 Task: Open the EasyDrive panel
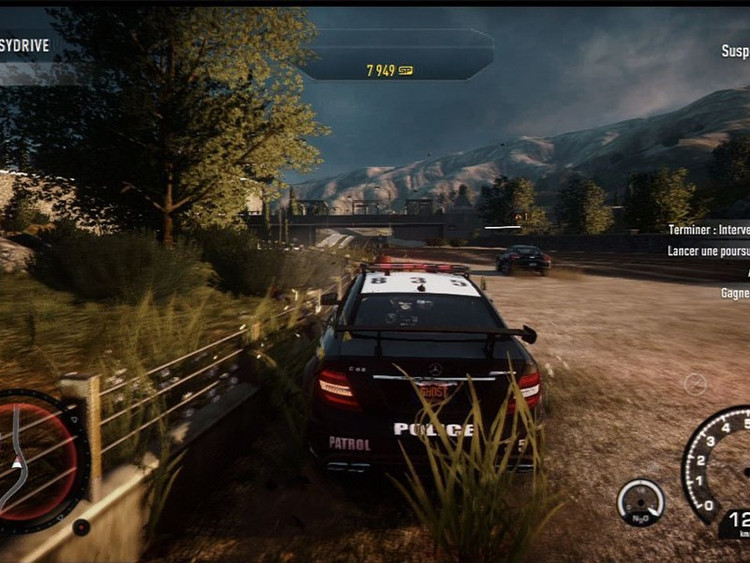(28, 47)
